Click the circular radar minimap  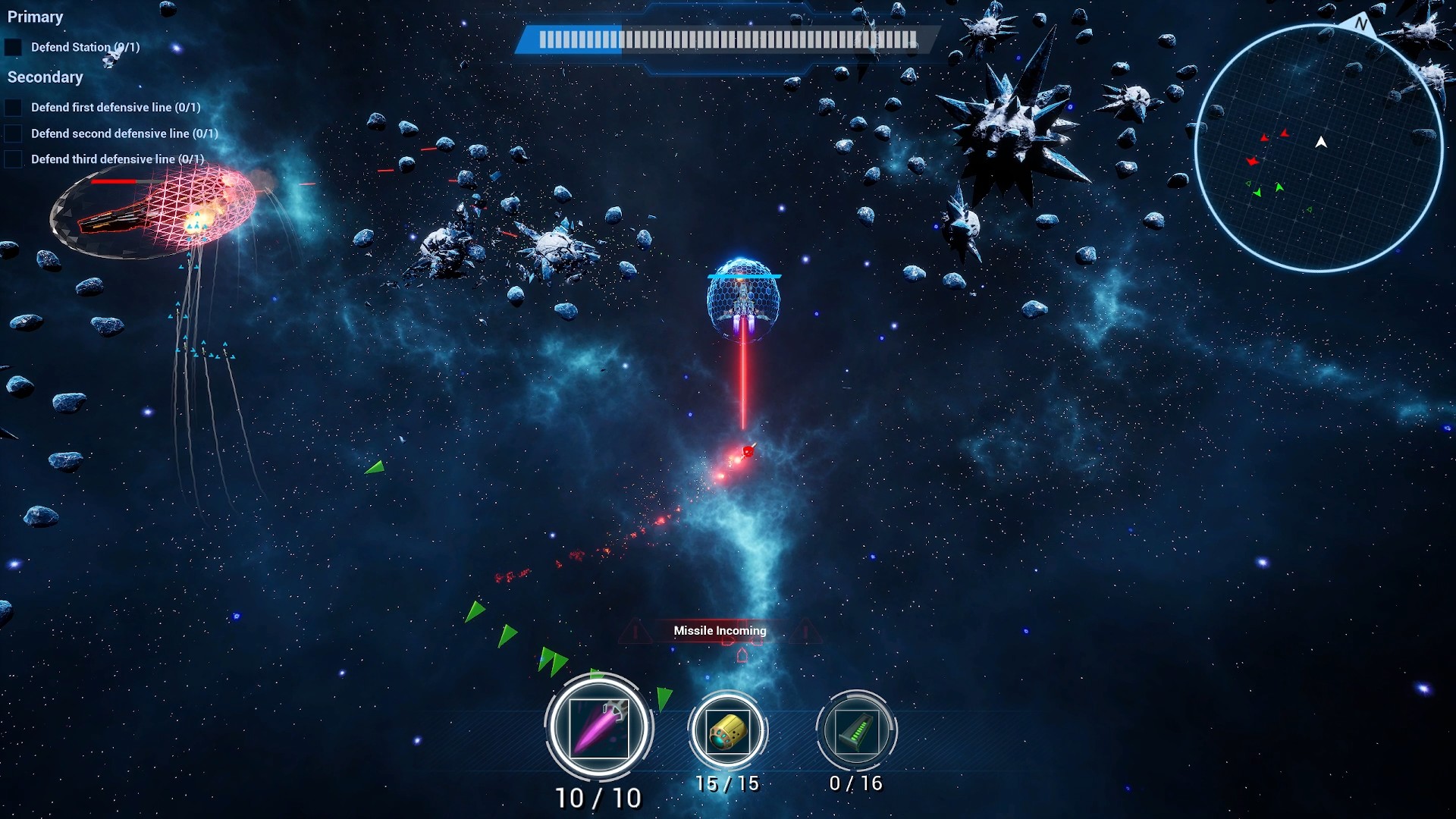[1319, 148]
